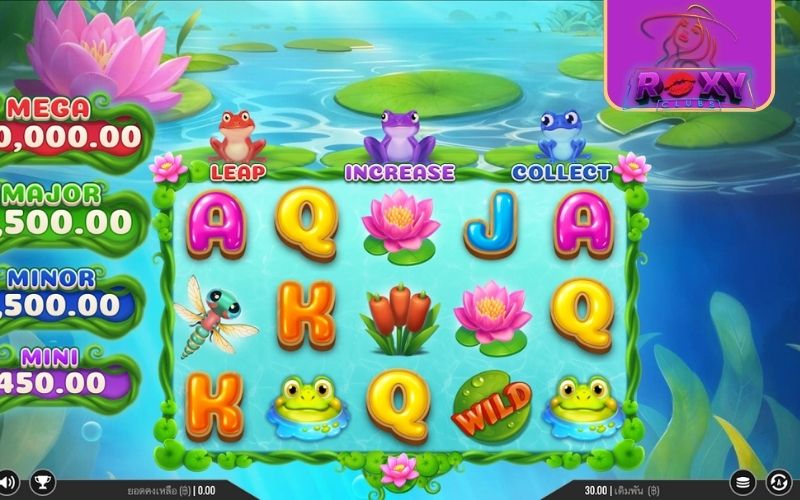Open the coin stack bet settings
The width and height of the screenshot is (800, 500).
tap(742, 483)
